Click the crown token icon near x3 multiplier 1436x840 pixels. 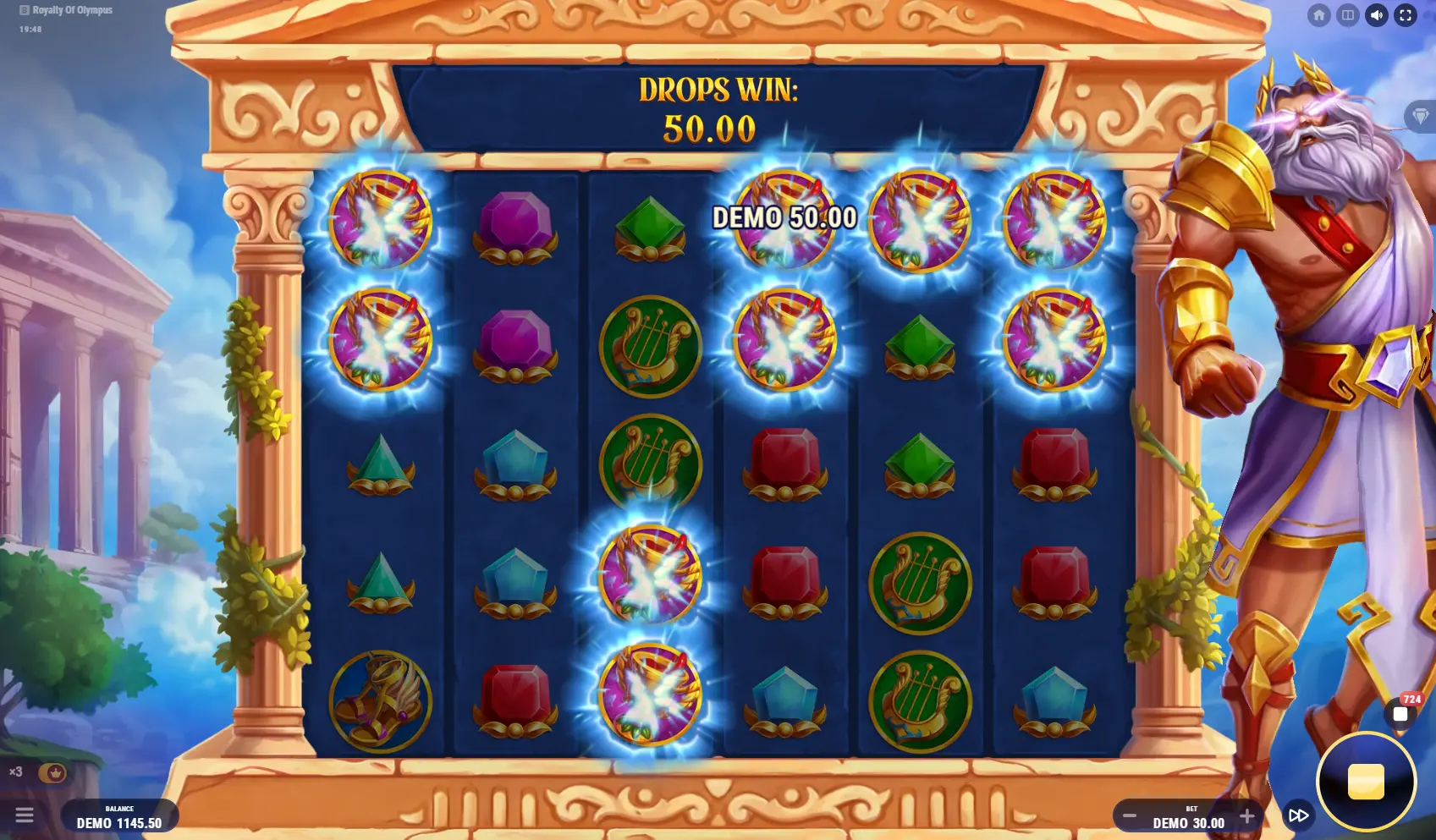(x=54, y=772)
